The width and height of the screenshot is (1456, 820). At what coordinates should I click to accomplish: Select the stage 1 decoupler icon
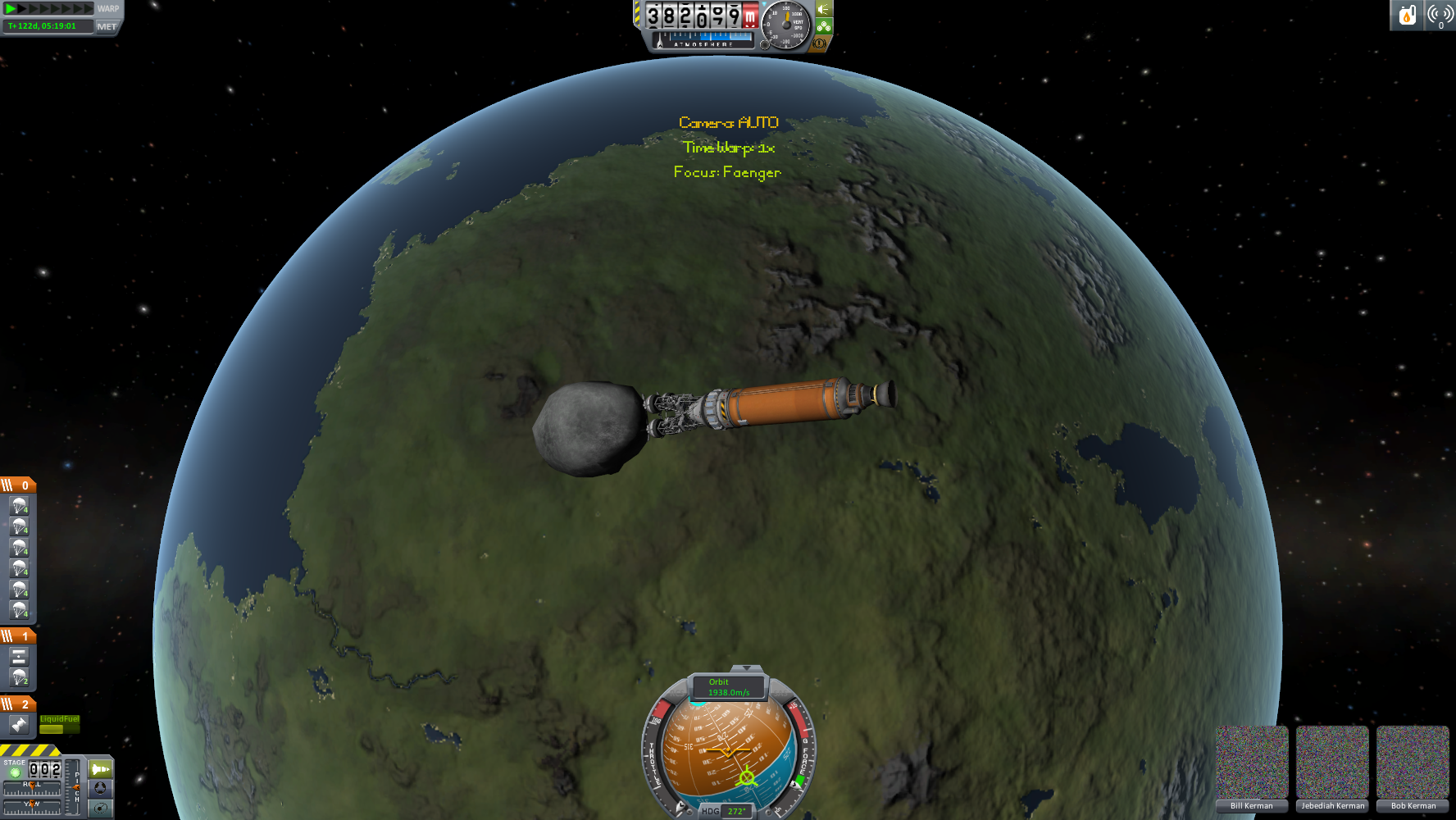[19, 657]
